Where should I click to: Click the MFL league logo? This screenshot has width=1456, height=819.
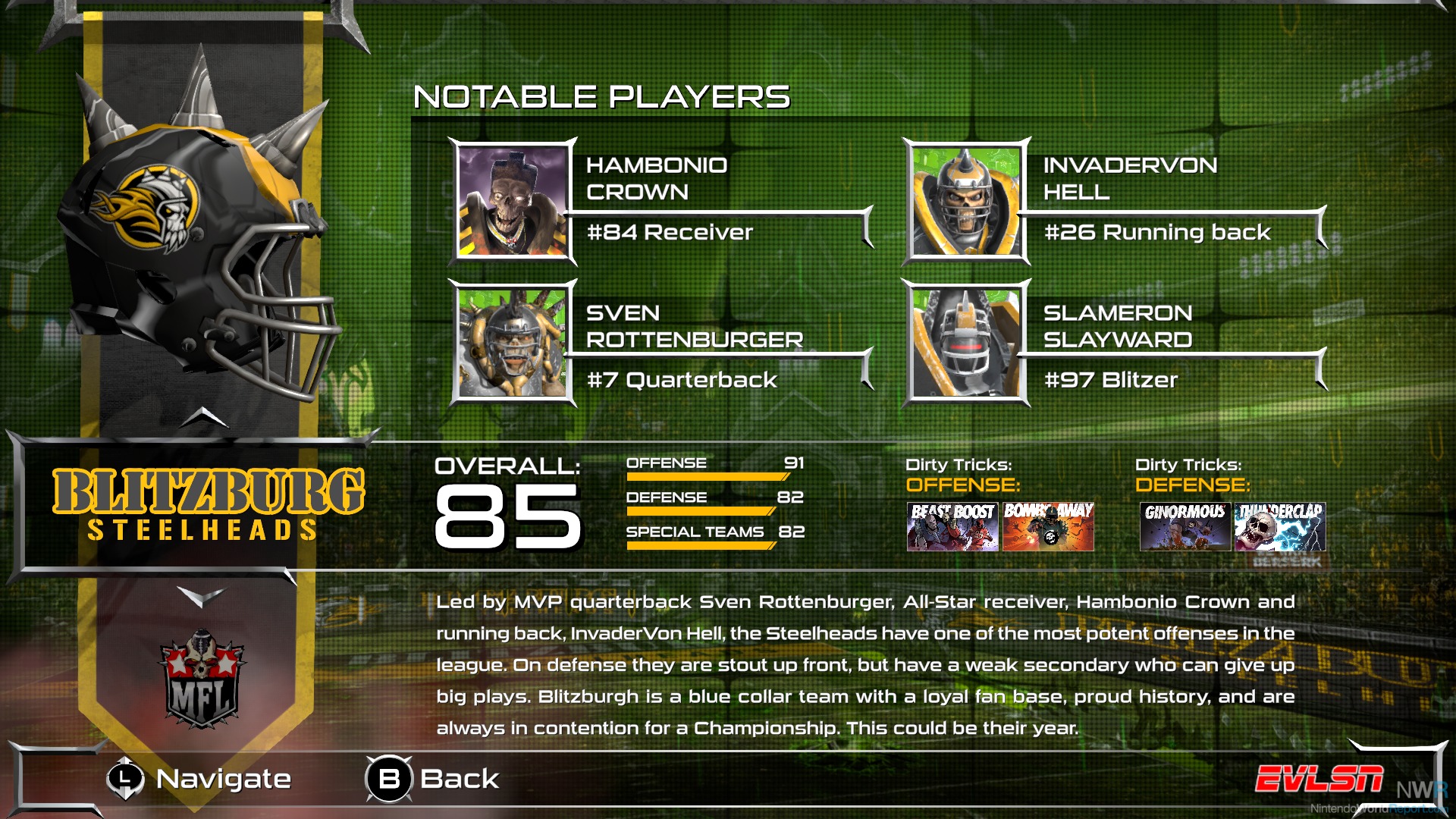coord(202,679)
